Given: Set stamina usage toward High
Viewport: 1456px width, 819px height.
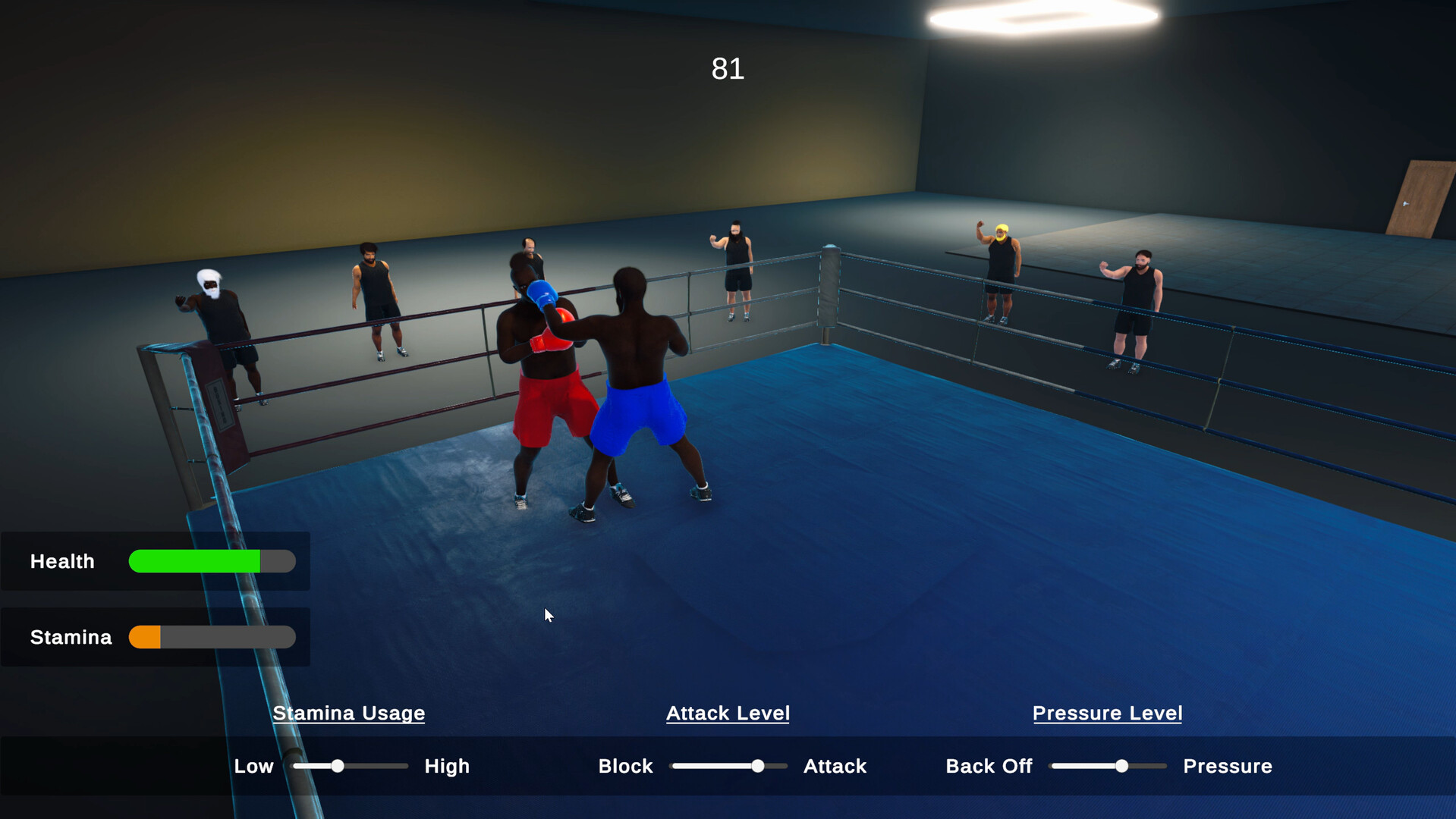Looking at the screenshot, I should (446, 766).
